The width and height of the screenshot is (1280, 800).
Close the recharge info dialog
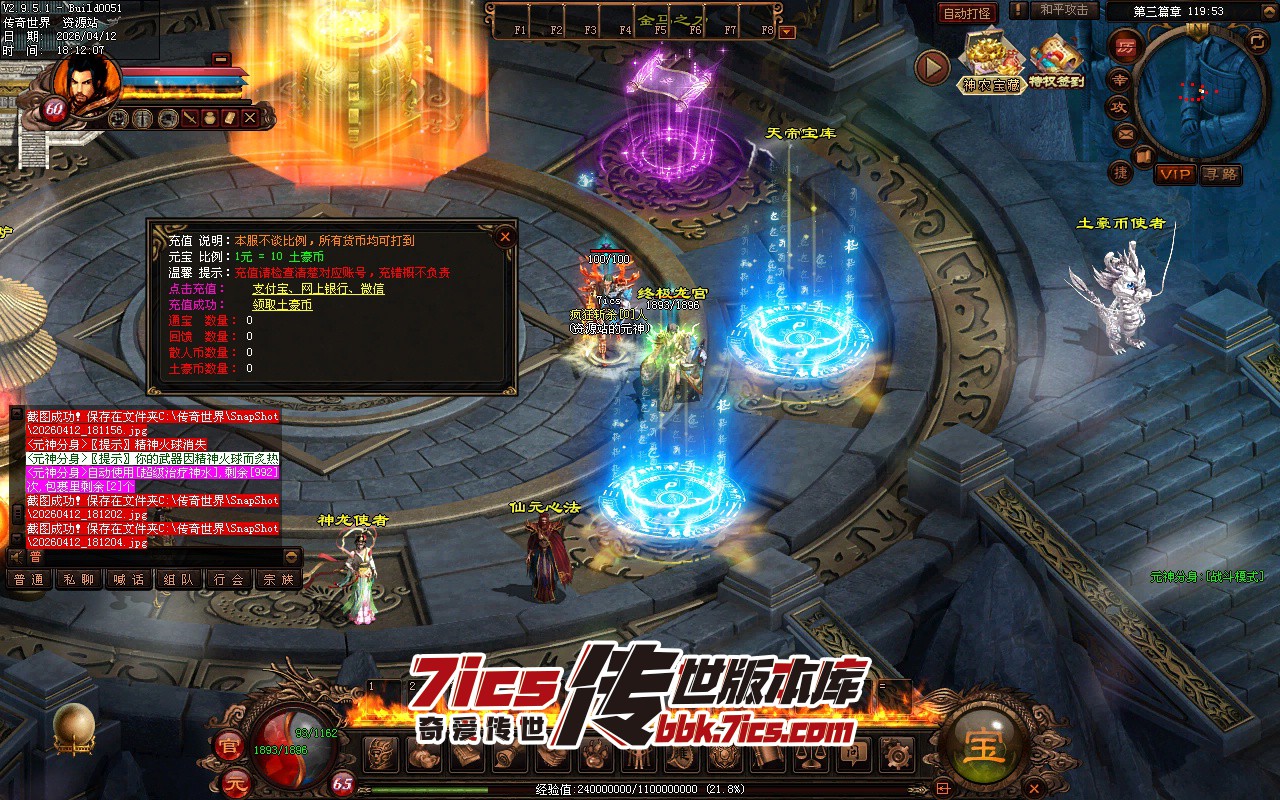[x=505, y=237]
